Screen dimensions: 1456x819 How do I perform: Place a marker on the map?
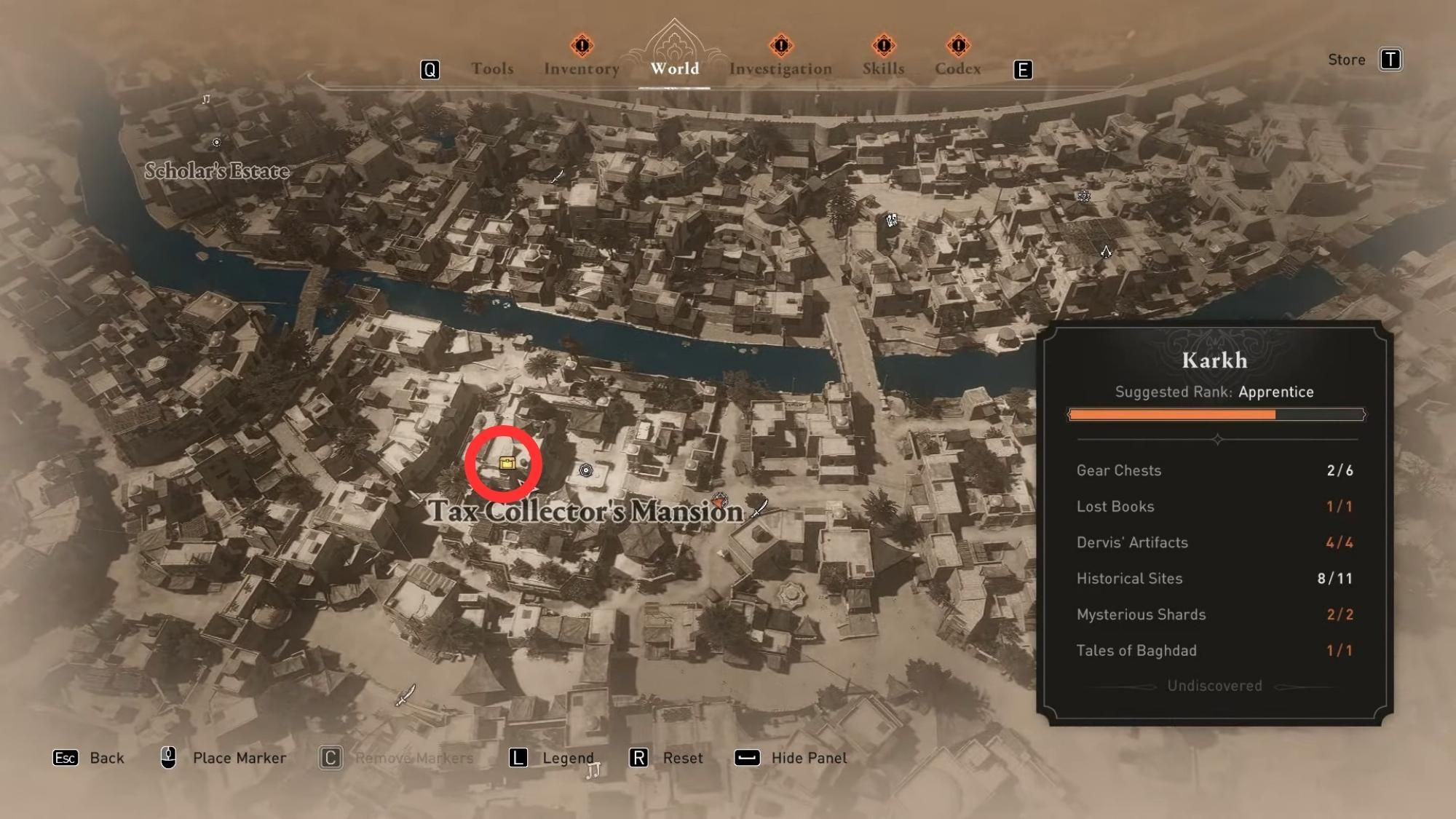tap(218, 757)
